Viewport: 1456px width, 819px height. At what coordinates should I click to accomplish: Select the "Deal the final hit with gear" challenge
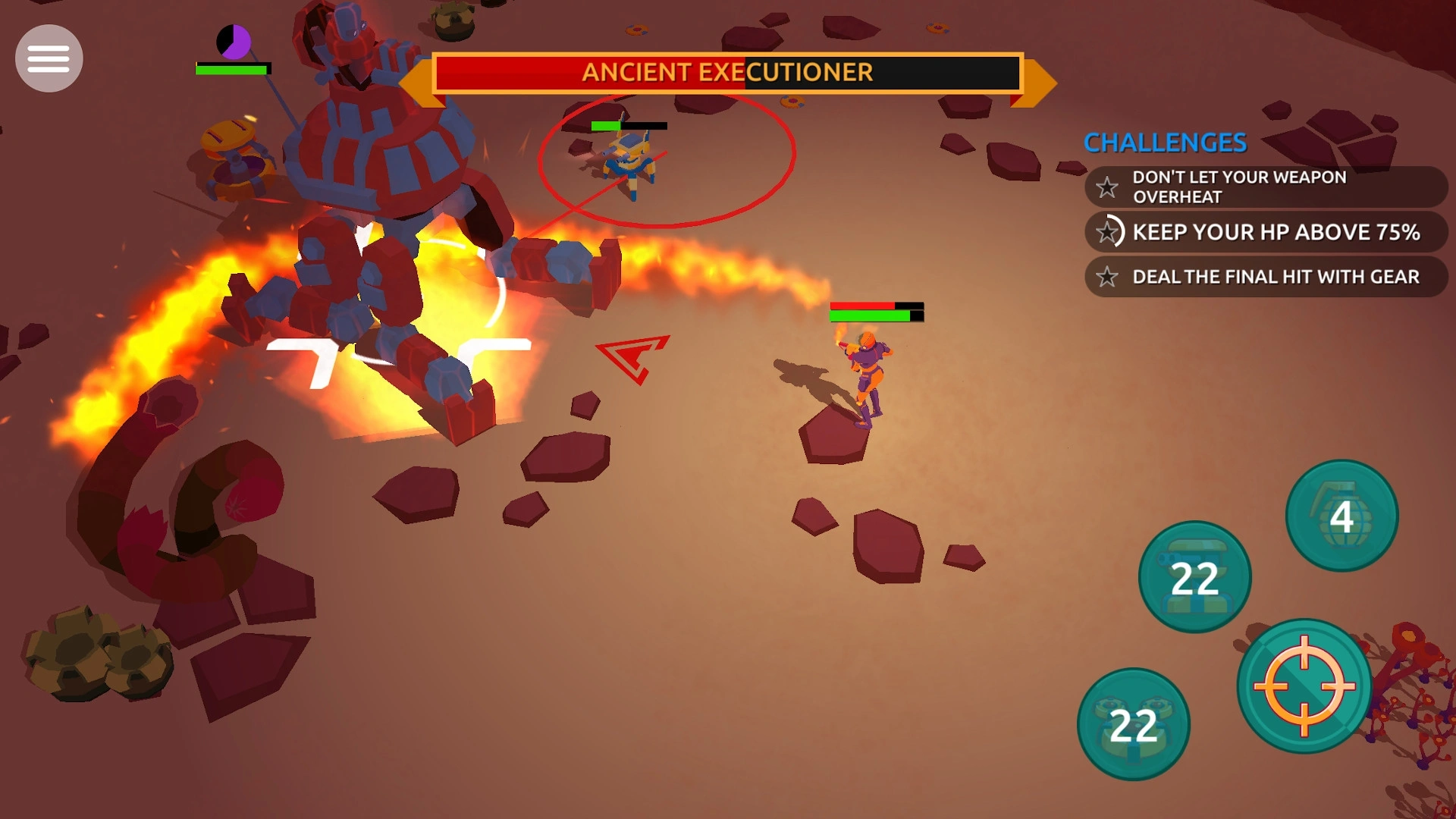click(x=1265, y=277)
